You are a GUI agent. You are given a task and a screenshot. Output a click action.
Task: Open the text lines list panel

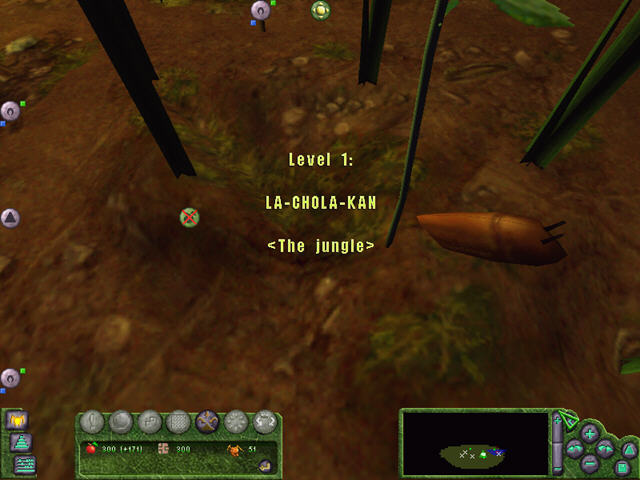[x=22, y=464]
